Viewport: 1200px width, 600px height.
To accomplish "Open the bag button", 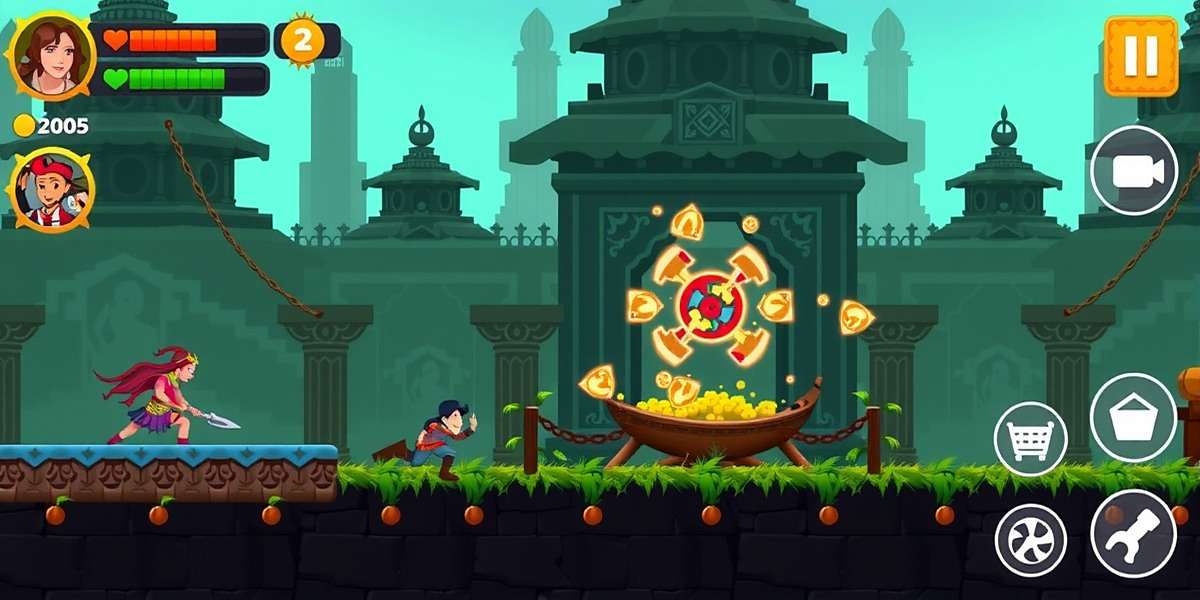I will click(1133, 418).
